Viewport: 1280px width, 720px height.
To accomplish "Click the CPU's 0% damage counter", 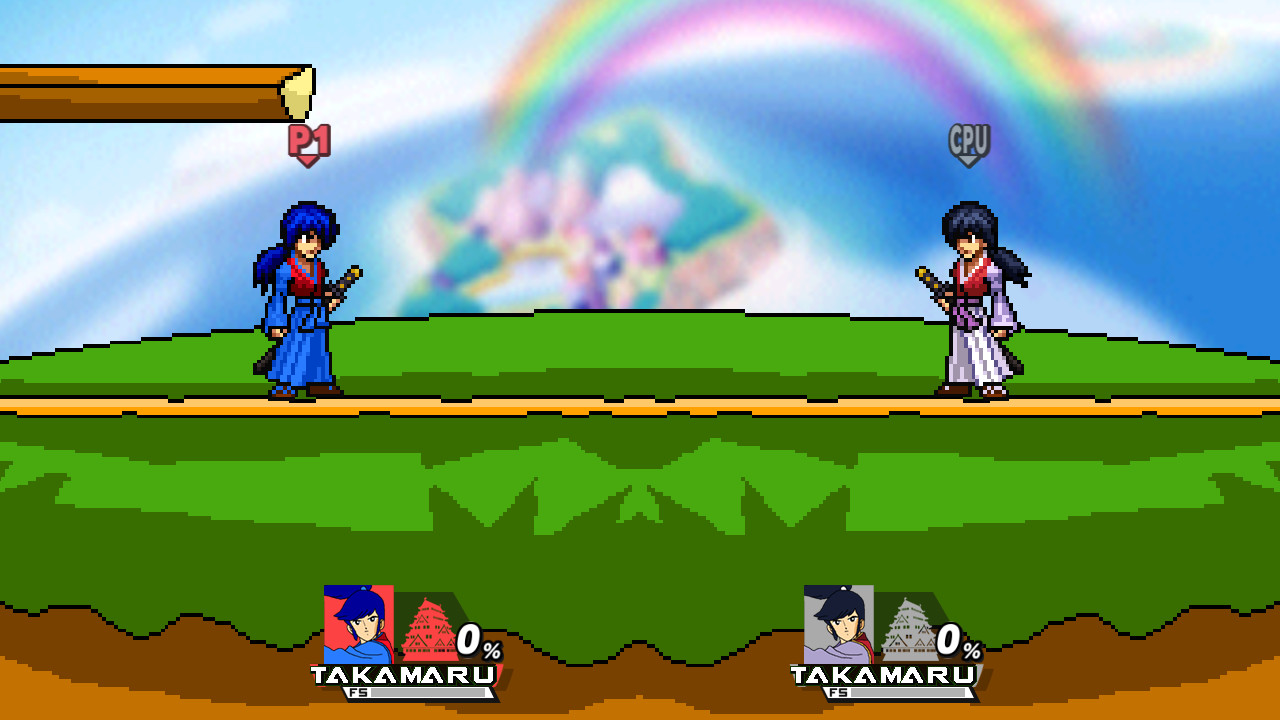I will click(954, 638).
